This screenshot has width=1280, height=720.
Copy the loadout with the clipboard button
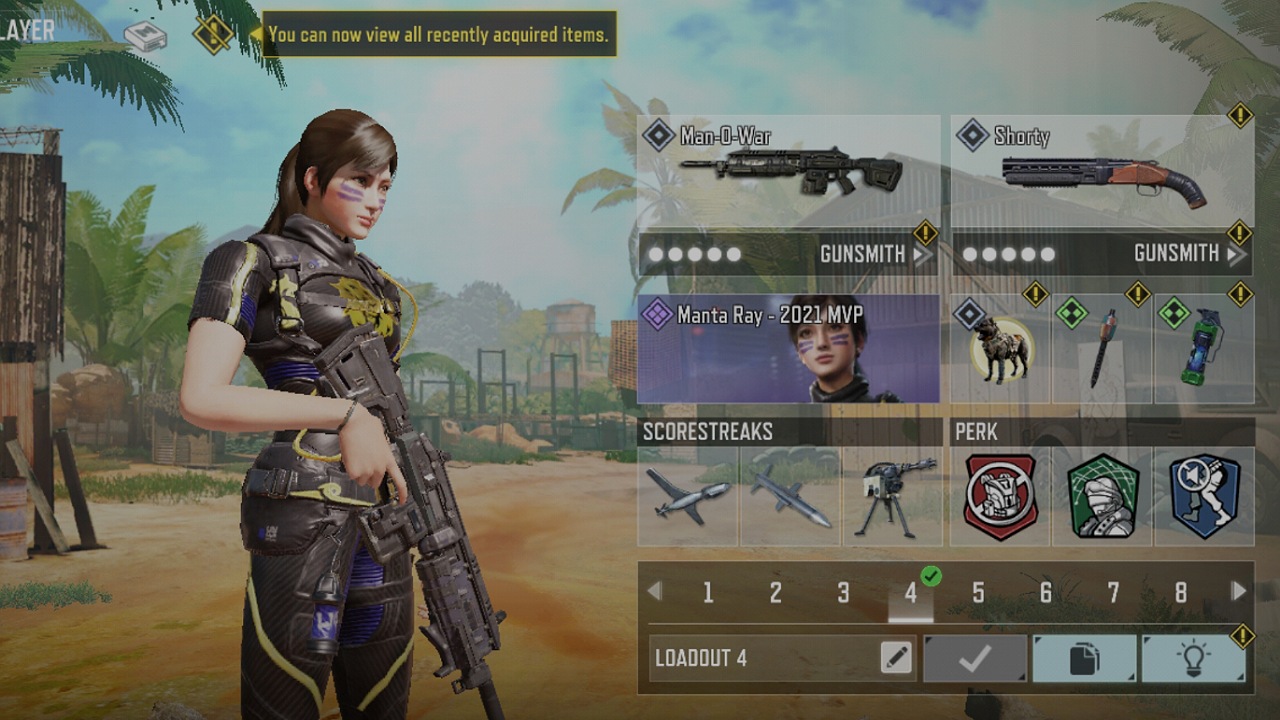tap(1084, 658)
